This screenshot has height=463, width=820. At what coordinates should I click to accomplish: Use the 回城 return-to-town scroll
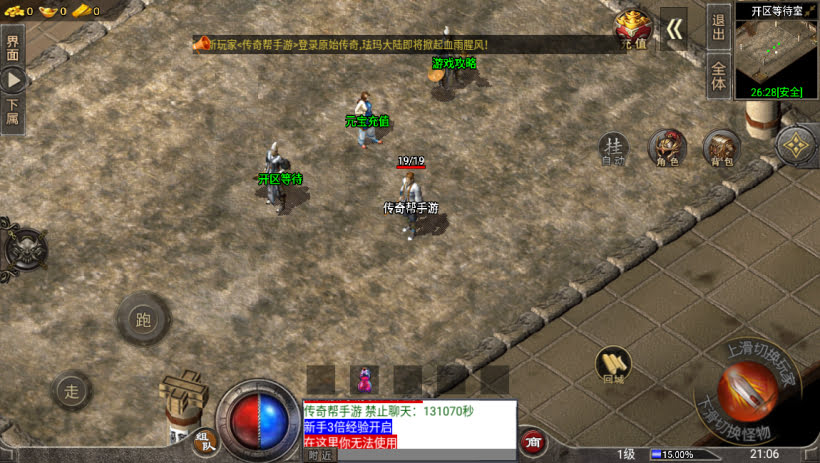613,366
